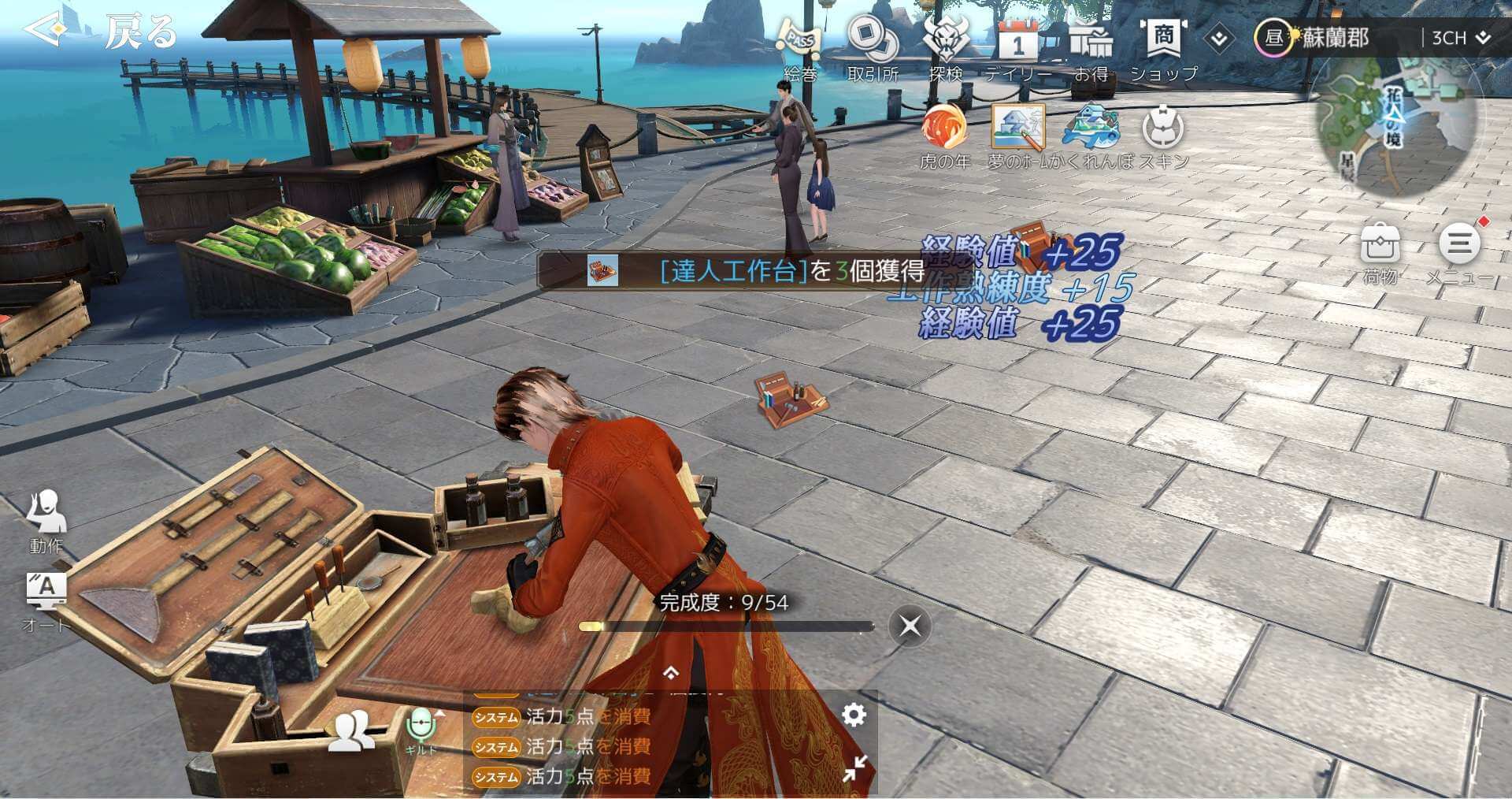Cancel crafting with the X button
The width and height of the screenshot is (1512, 799).
pos(910,626)
